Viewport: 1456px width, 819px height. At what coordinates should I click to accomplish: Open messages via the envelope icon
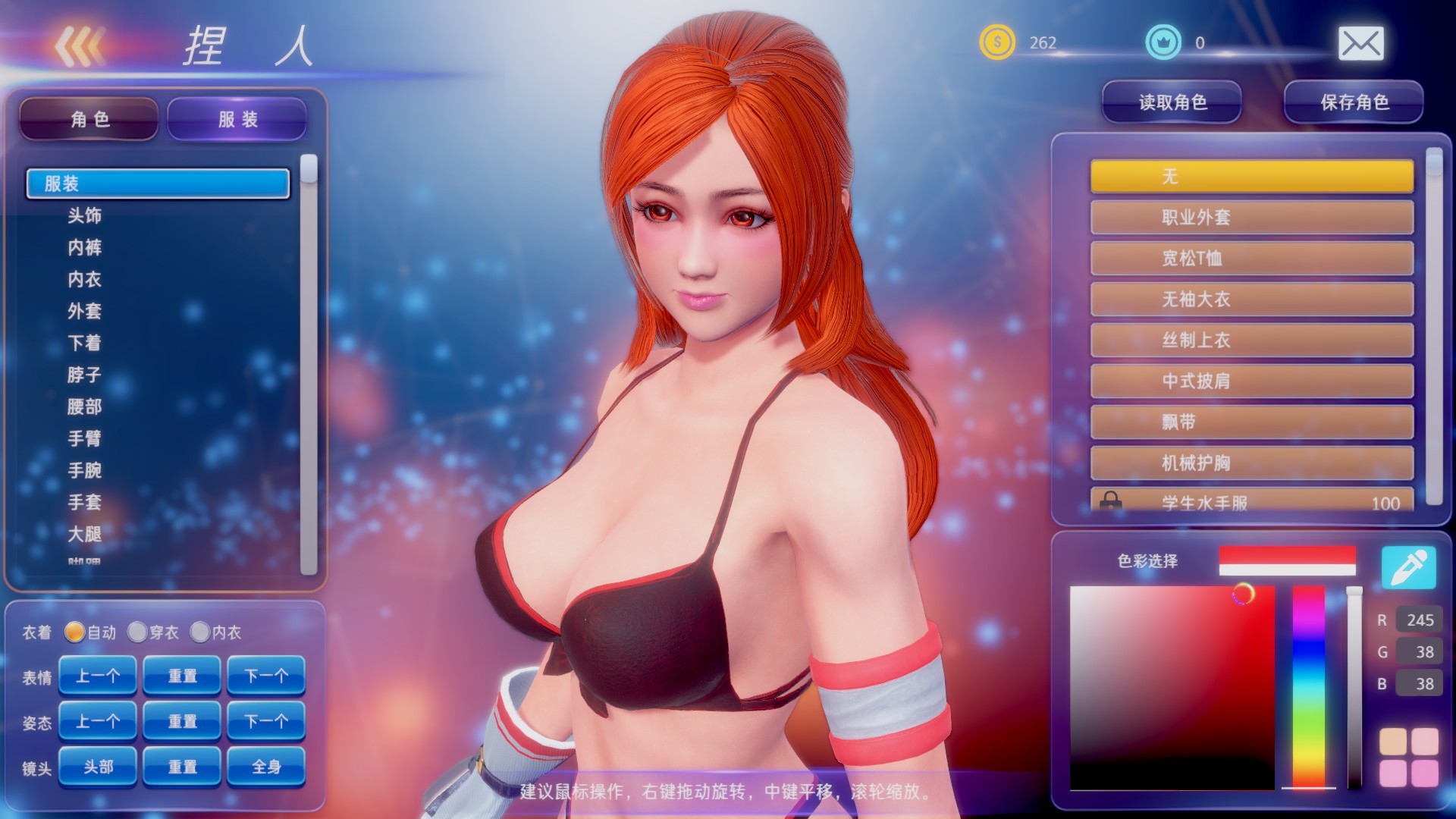click(x=1363, y=43)
